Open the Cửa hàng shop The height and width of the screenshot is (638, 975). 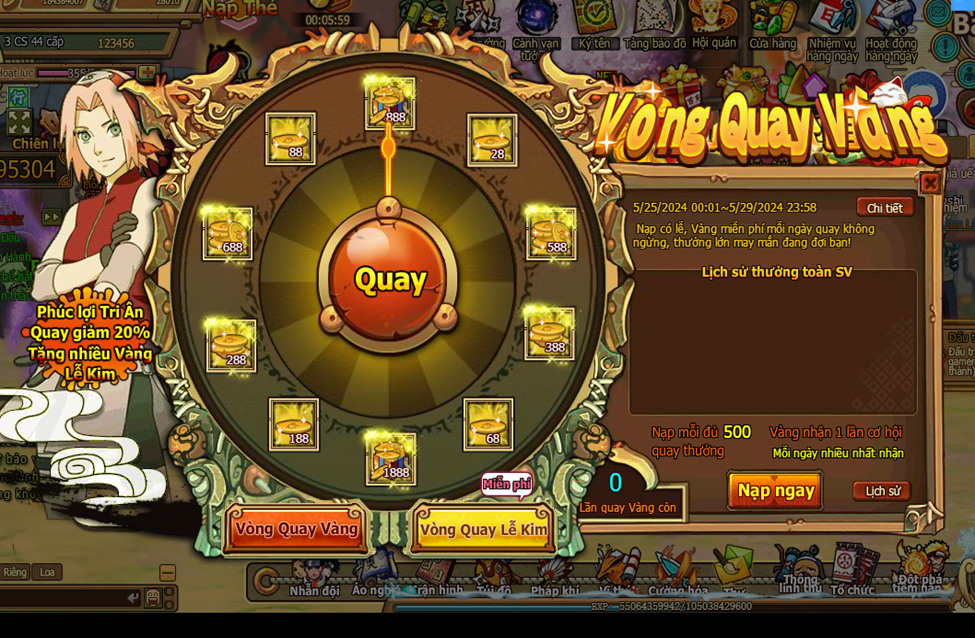click(773, 25)
